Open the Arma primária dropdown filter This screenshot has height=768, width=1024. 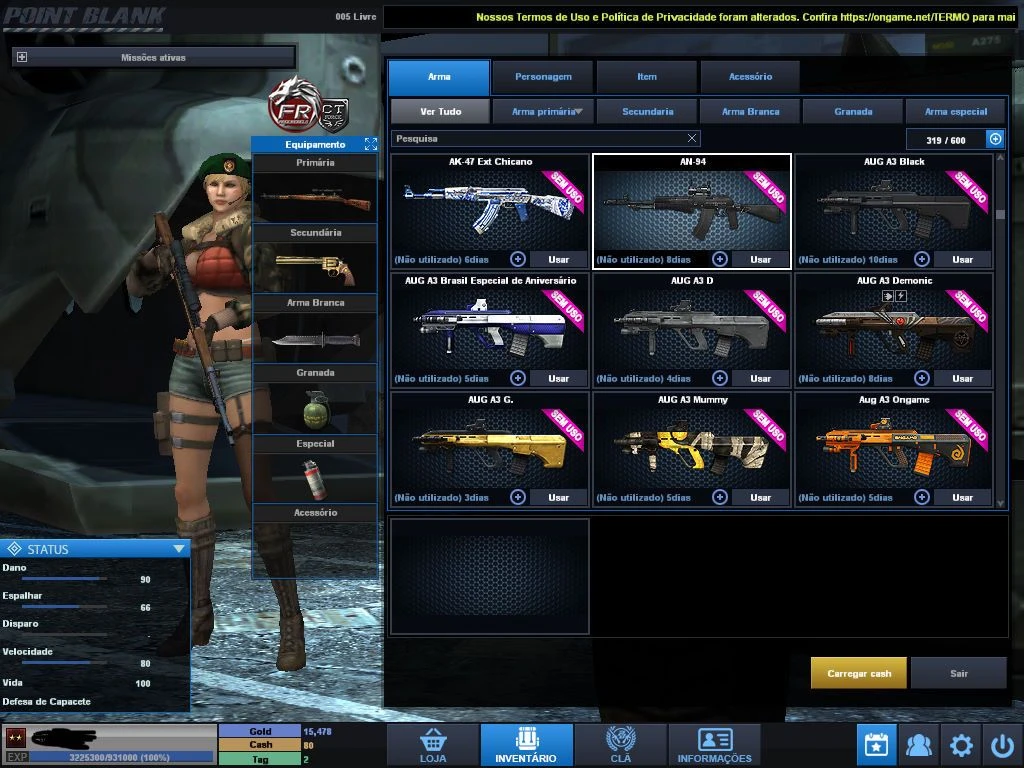click(544, 112)
